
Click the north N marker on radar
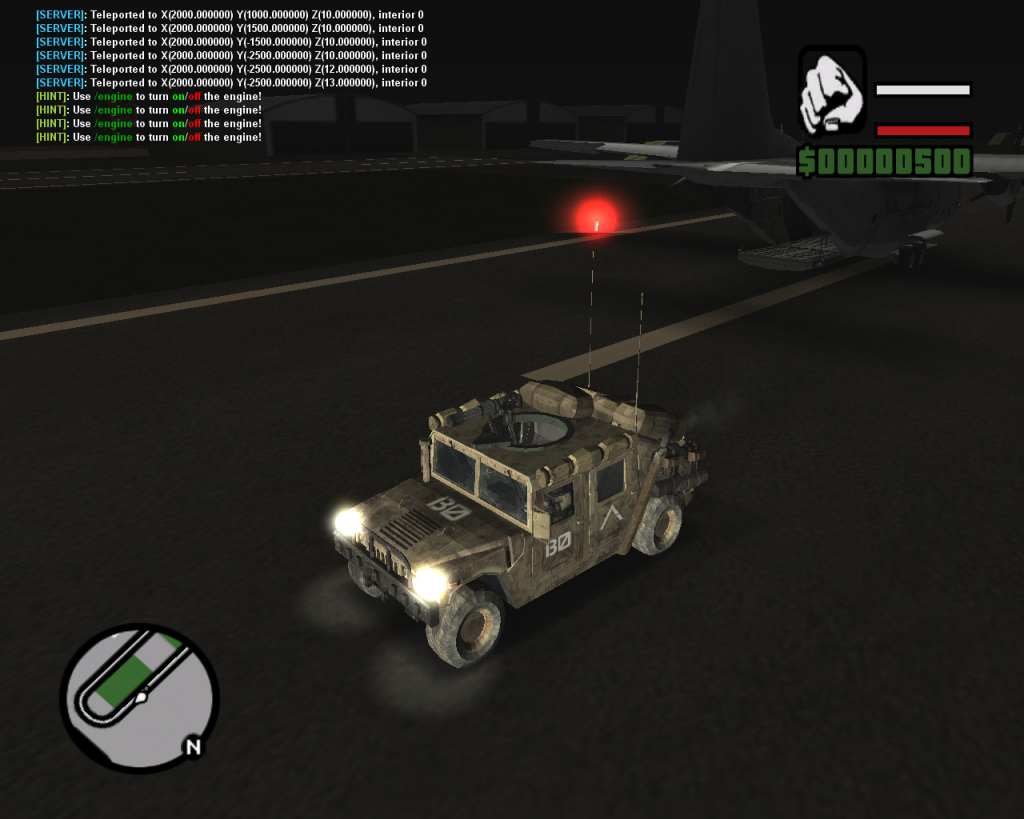pos(193,746)
